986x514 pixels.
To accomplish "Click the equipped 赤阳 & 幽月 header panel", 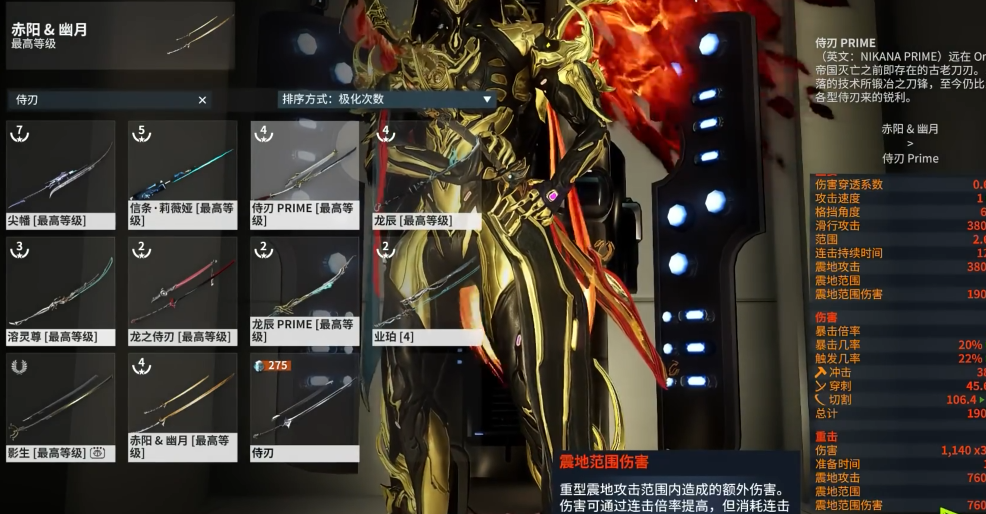I will point(120,36).
